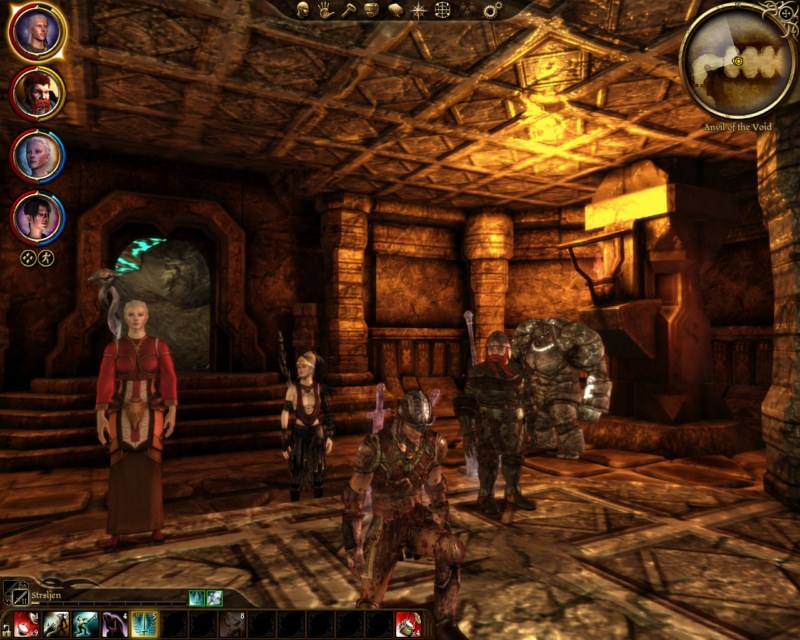Open the talents hammer icon

(x=348, y=10)
